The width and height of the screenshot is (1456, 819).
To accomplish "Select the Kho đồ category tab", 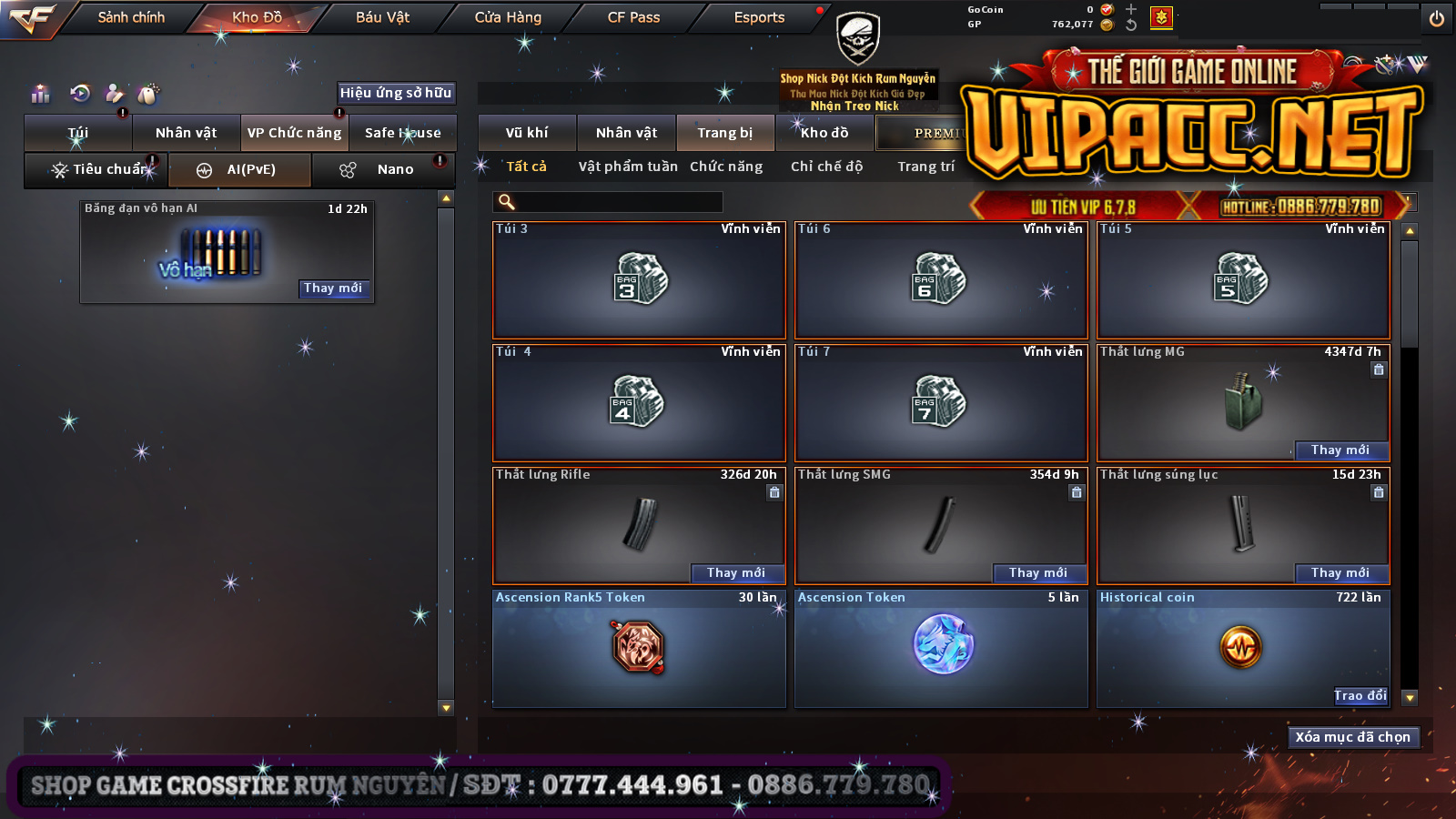I will [x=824, y=133].
